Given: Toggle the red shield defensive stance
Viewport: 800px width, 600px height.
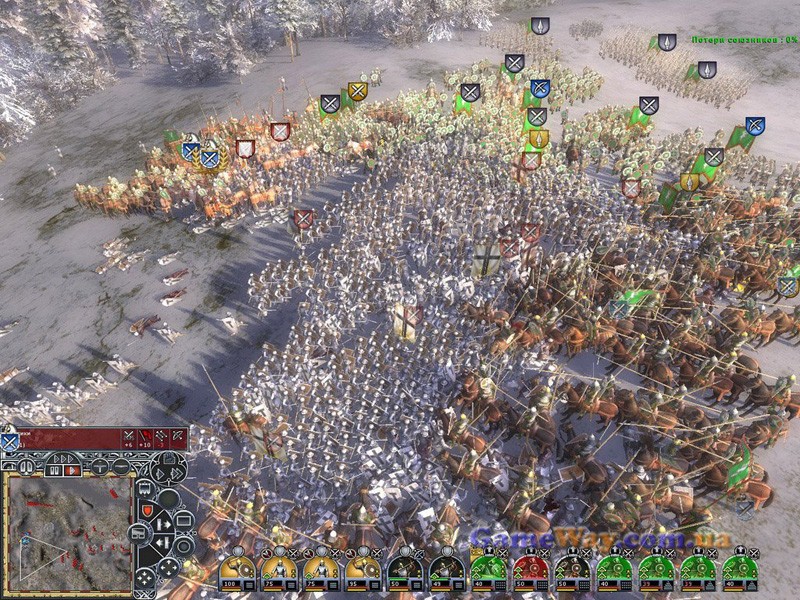Looking at the screenshot, I should click(147, 510).
